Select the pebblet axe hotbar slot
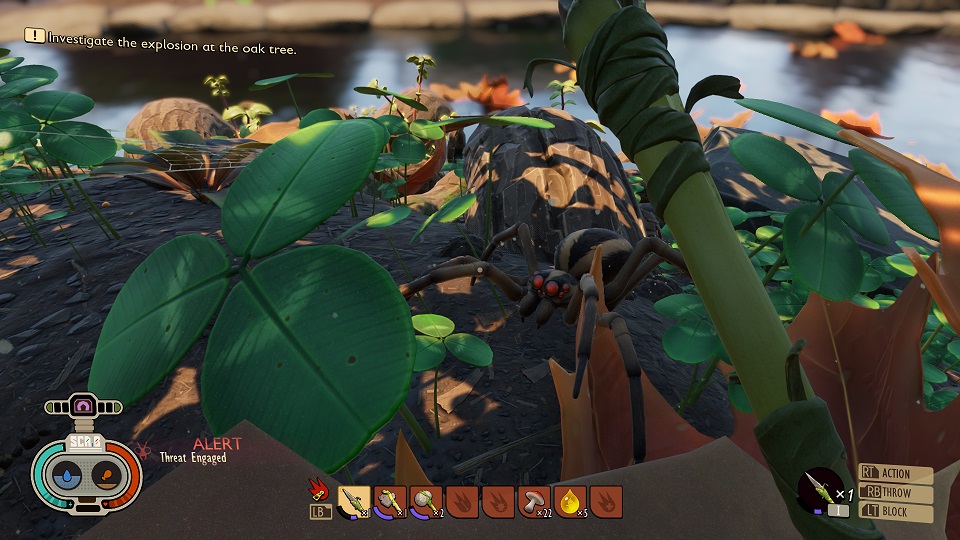This screenshot has height=540, width=960. tap(390, 502)
